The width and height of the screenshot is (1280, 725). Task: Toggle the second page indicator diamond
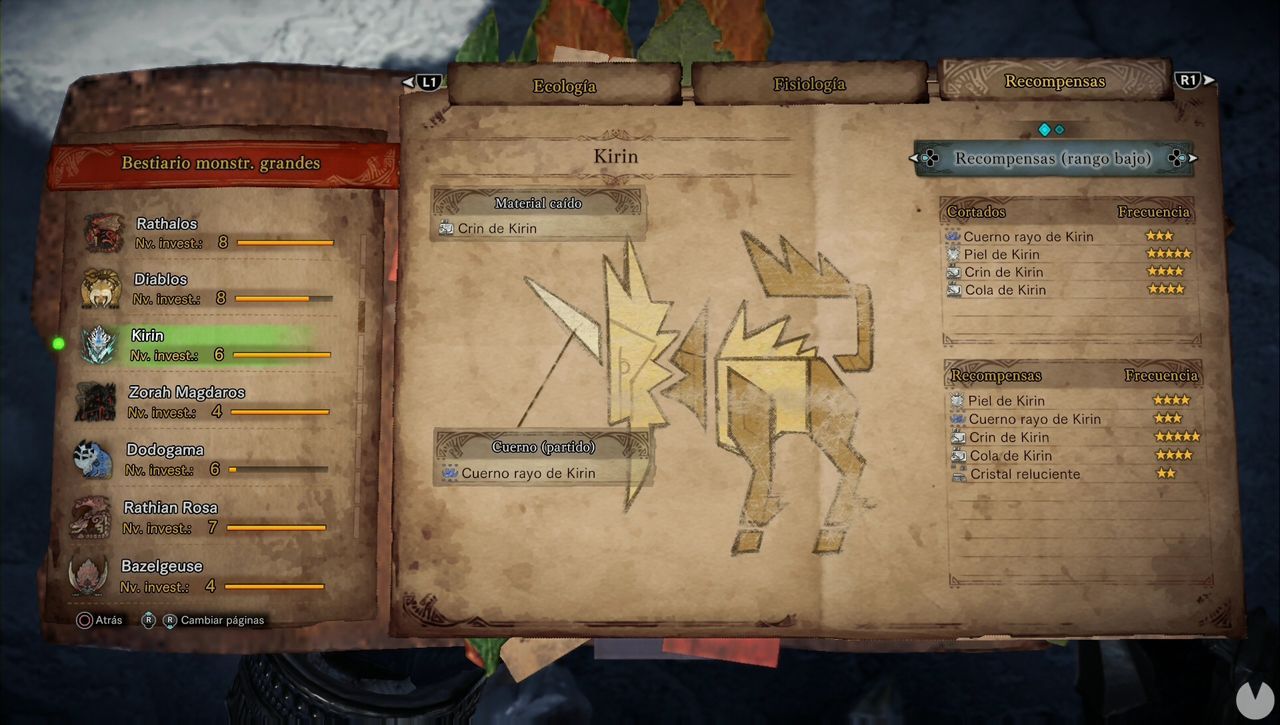click(x=1059, y=129)
